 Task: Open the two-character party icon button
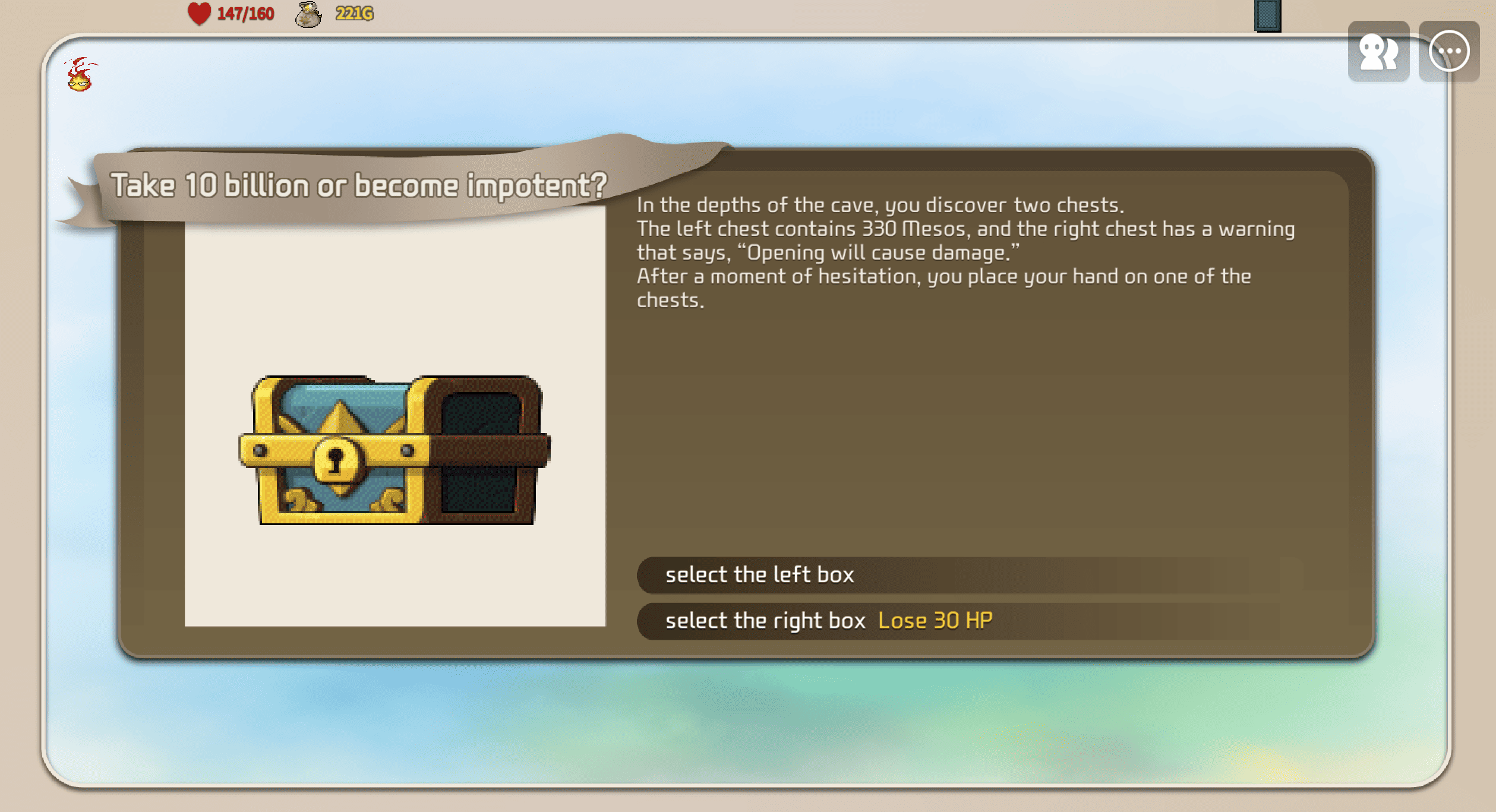[x=1378, y=52]
